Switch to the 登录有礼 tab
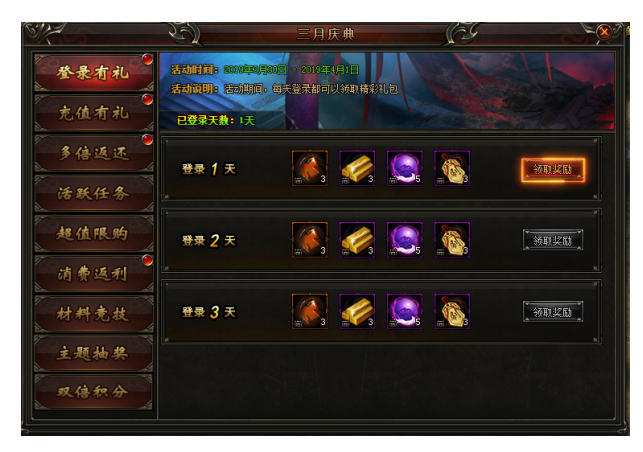 pos(93,72)
